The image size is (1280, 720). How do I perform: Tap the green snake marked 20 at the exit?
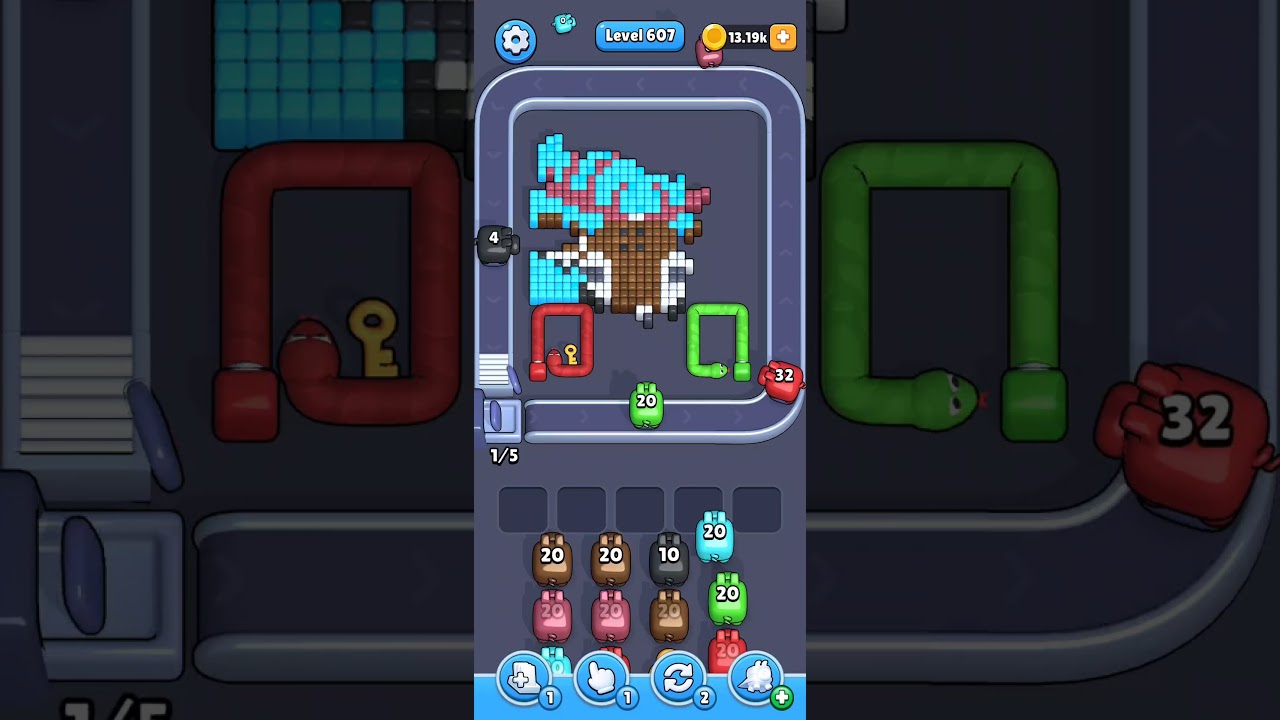point(644,402)
